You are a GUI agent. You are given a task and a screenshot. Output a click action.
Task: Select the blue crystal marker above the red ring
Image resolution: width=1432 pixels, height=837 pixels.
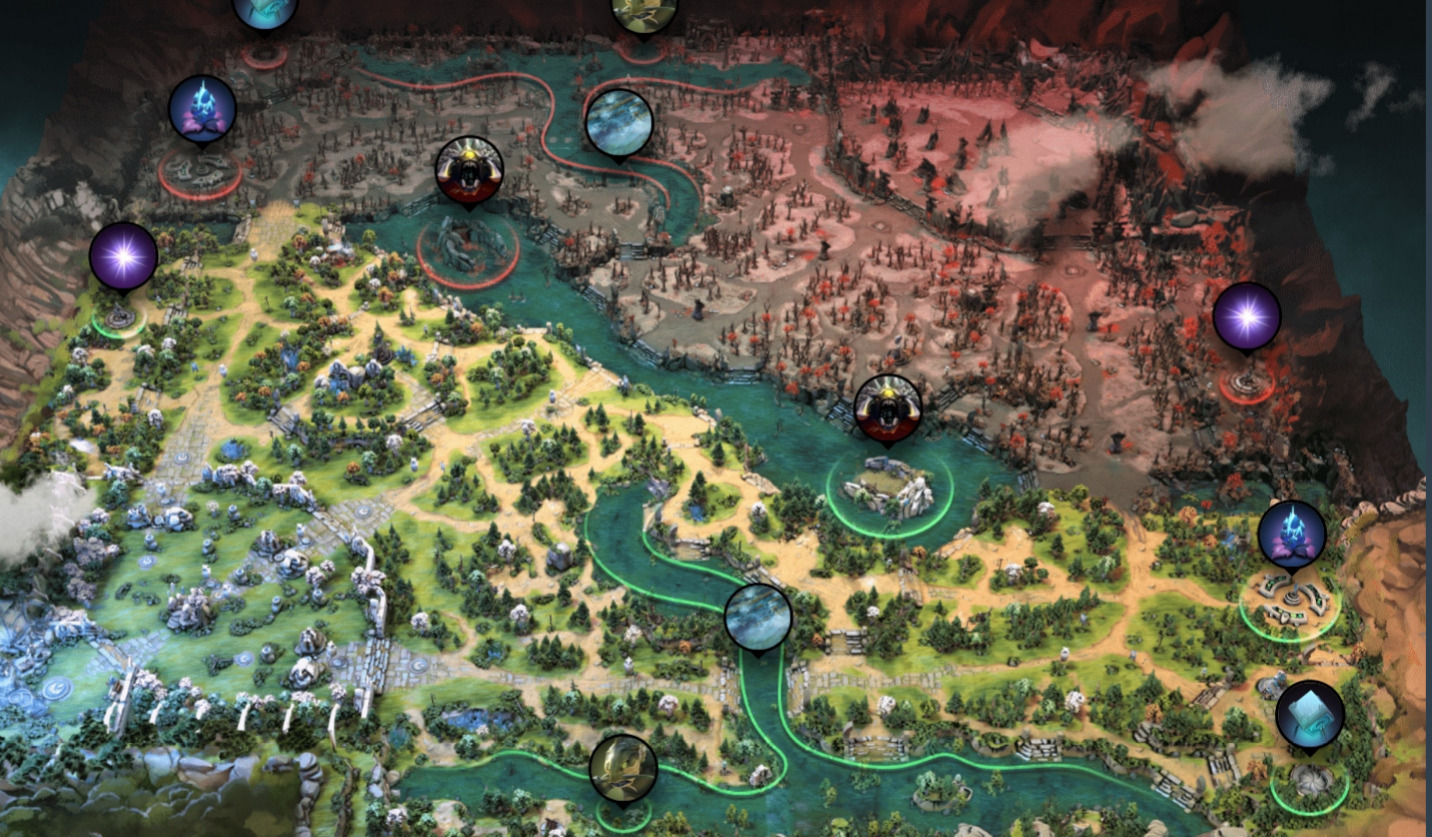[202, 108]
